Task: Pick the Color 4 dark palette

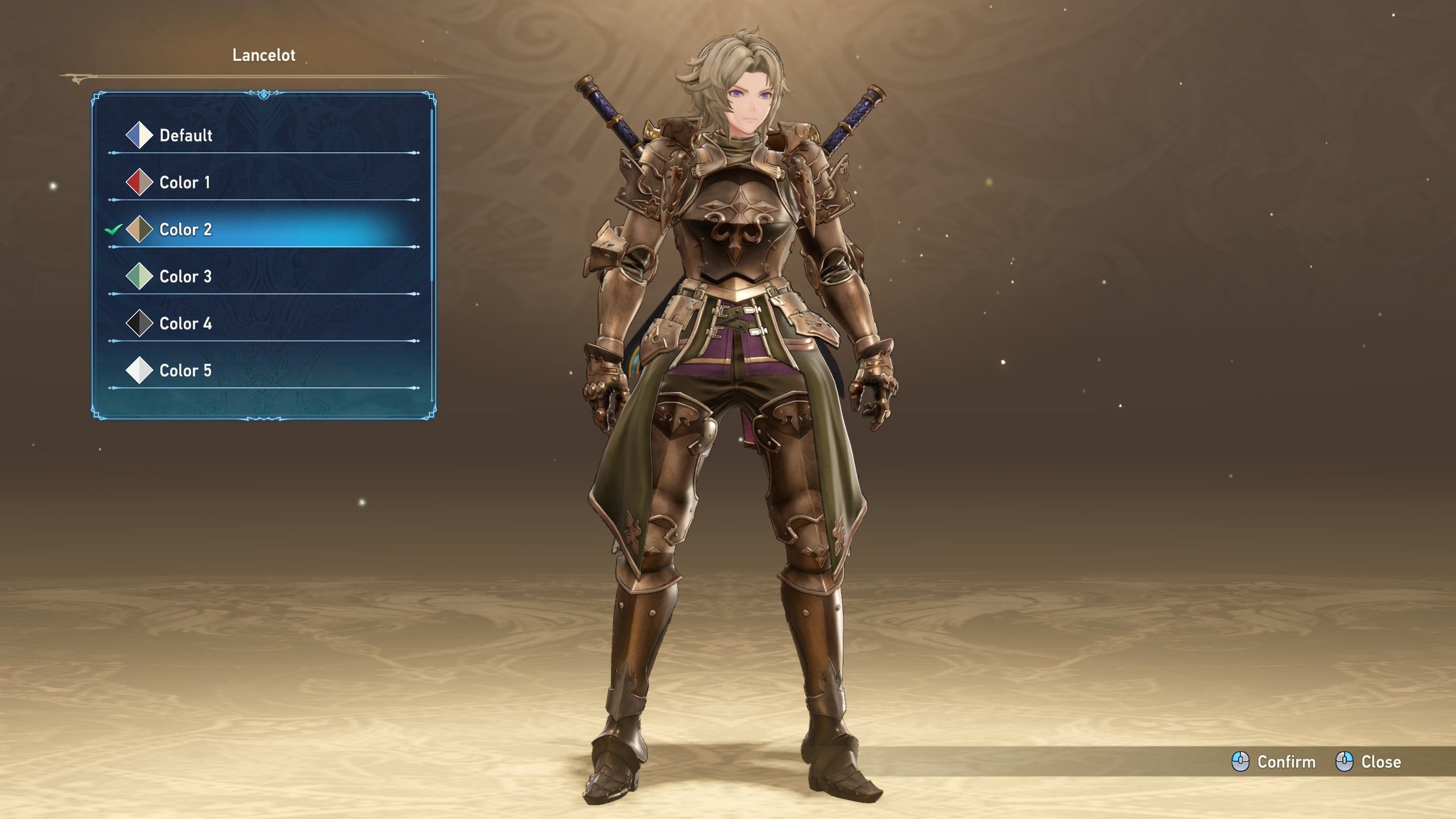Action: 186,324
